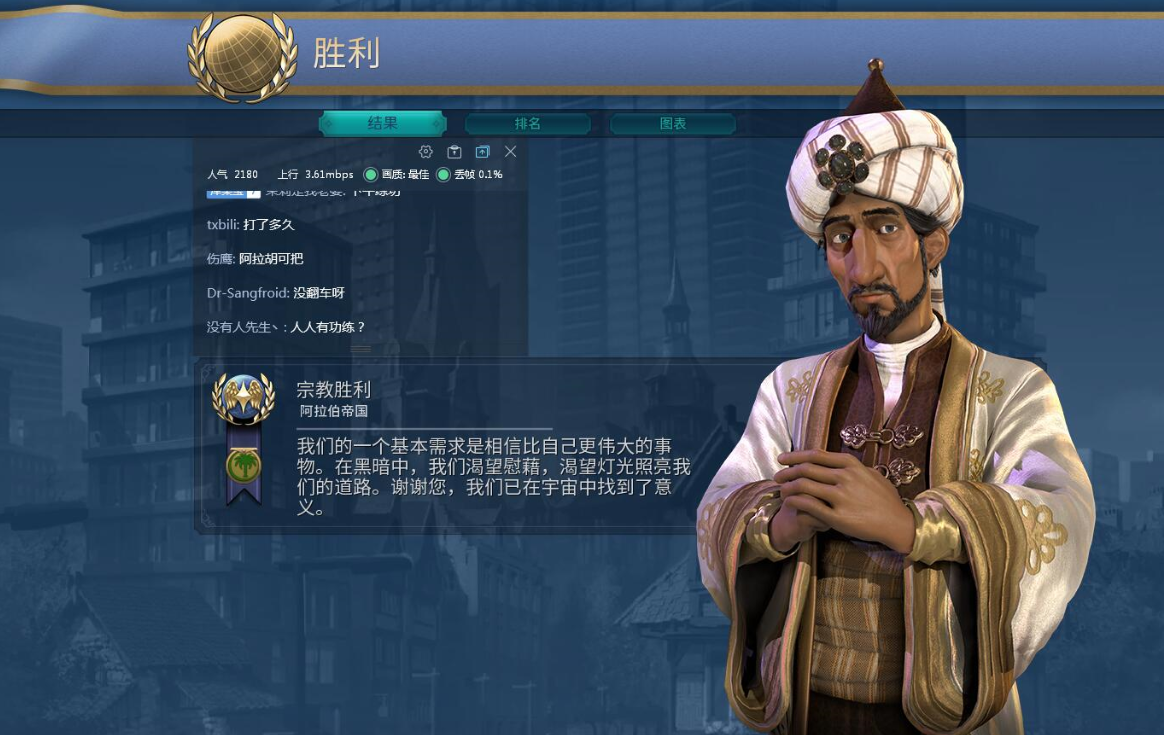
Task: Open the 排名 (Rankings) tab
Action: pos(527,124)
